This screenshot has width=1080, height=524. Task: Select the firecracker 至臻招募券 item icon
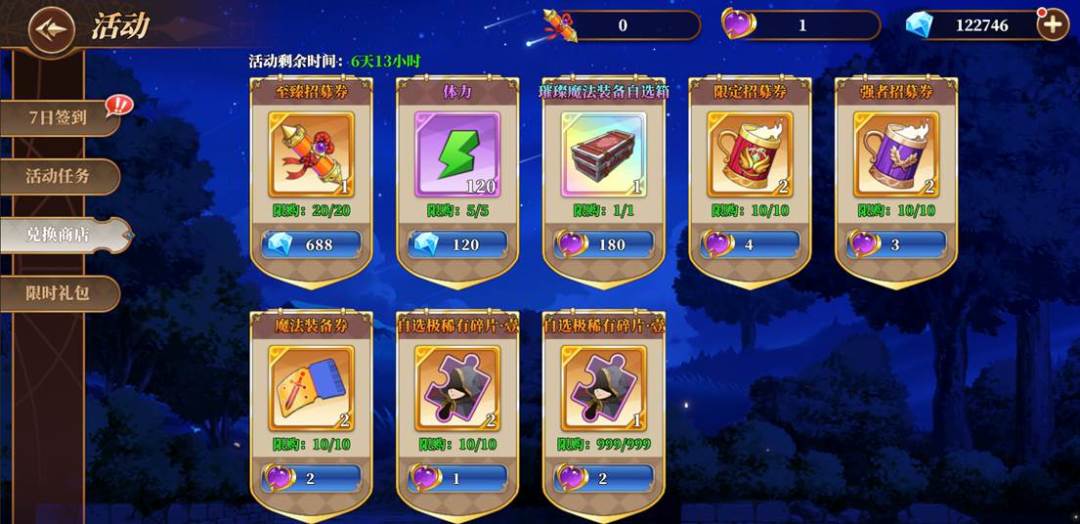310,155
